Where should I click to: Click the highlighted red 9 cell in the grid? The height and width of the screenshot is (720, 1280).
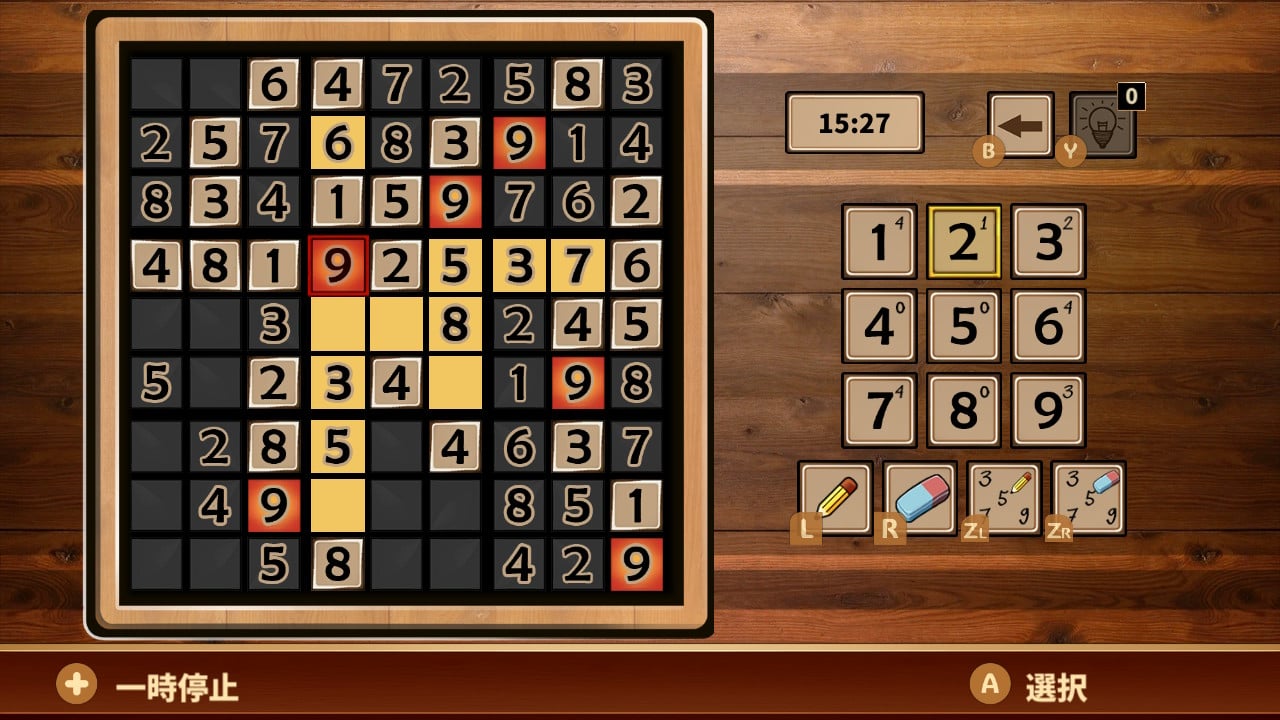pyautogui.click(x=340, y=265)
